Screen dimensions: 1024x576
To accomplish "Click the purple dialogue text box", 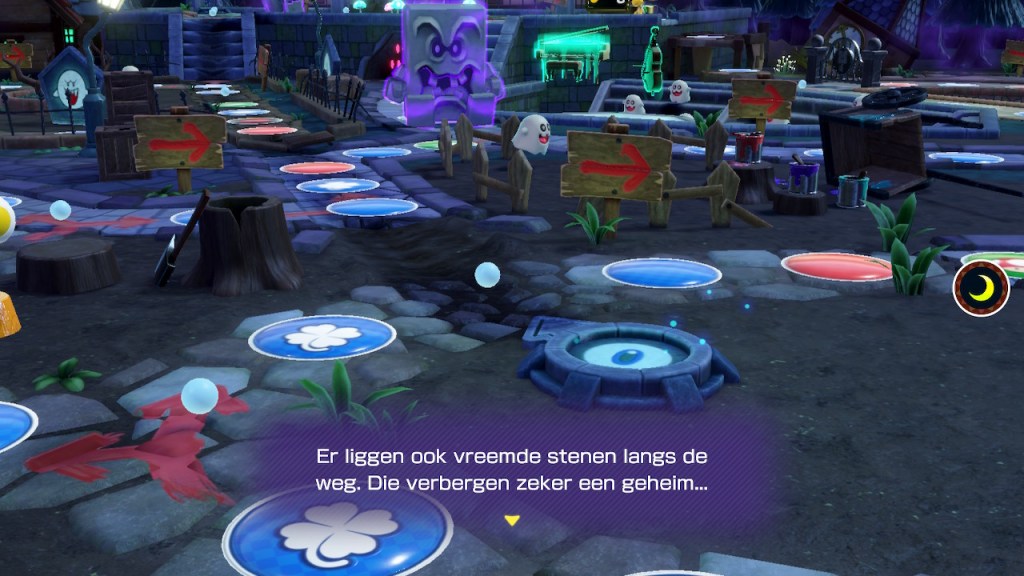I will tap(512, 472).
